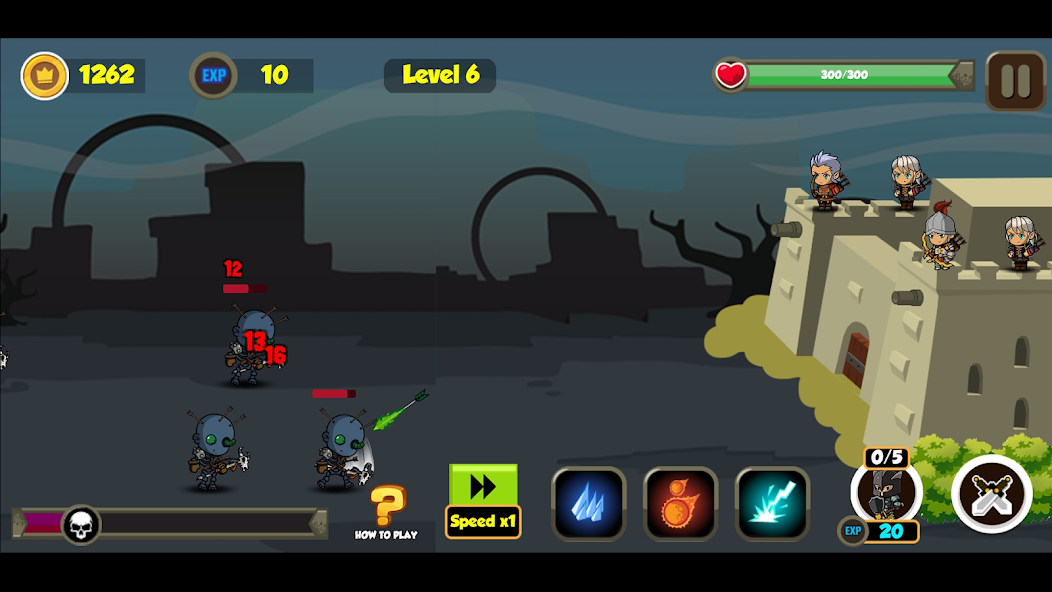Toggle the Speed x1 fast-forward button
This screenshot has height=592, width=1052.
tap(483, 500)
